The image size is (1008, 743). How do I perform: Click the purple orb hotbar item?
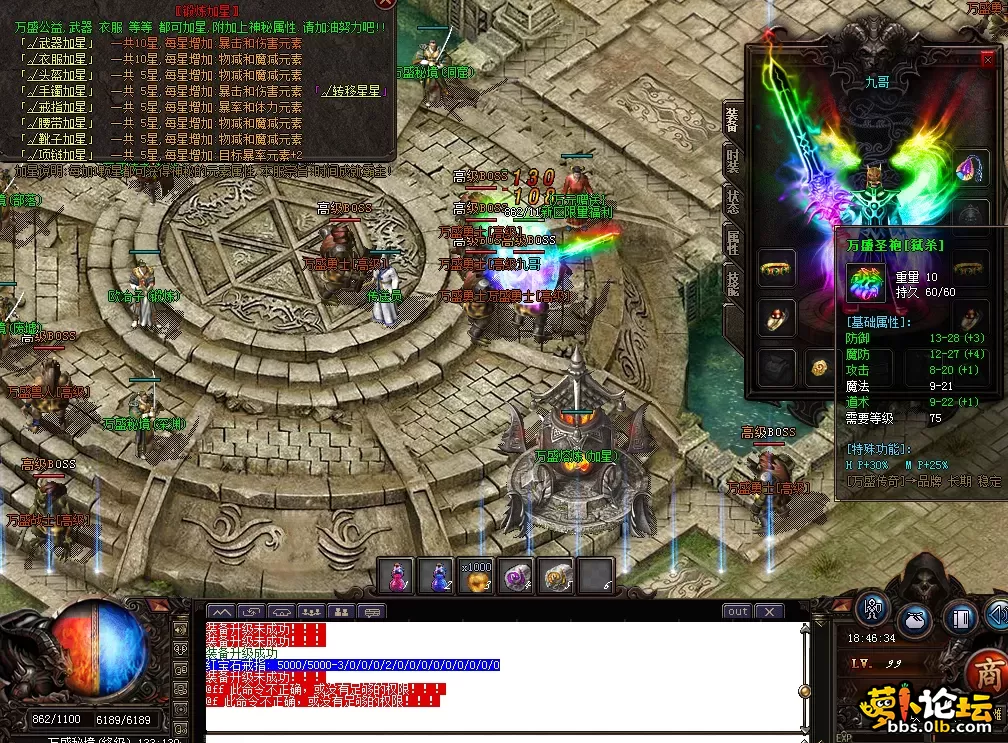(518, 577)
